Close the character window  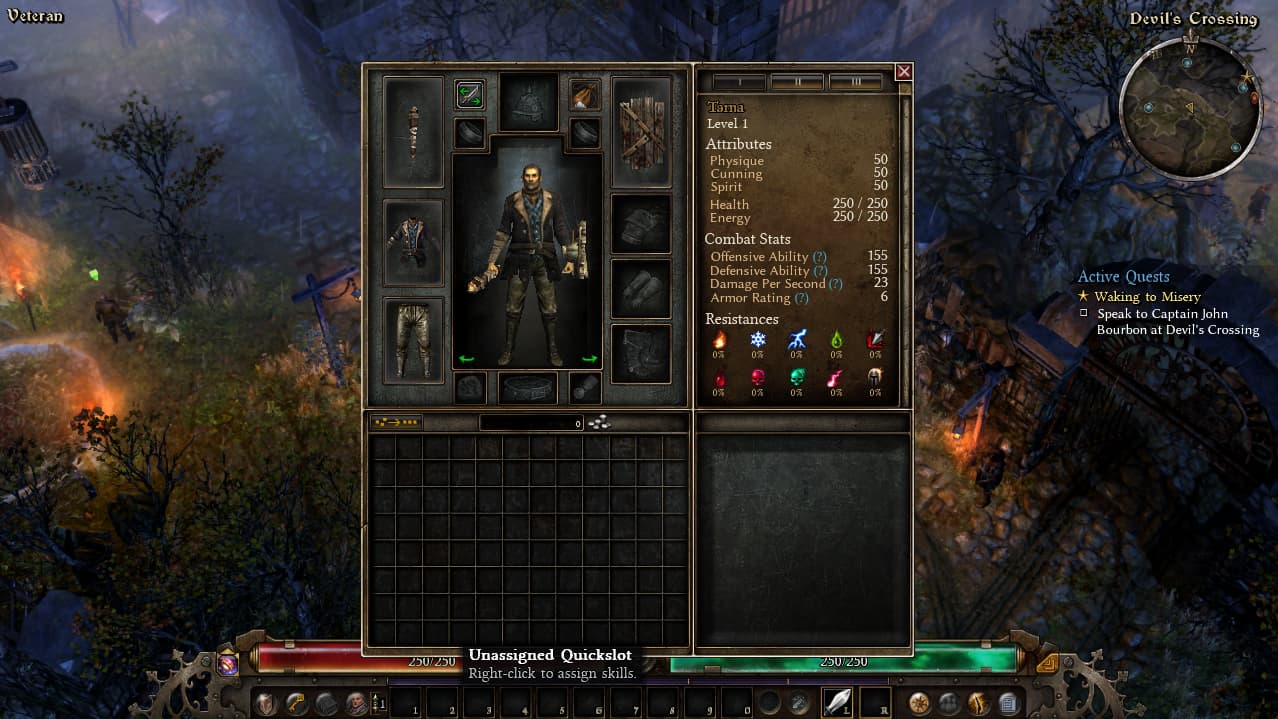click(903, 72)
